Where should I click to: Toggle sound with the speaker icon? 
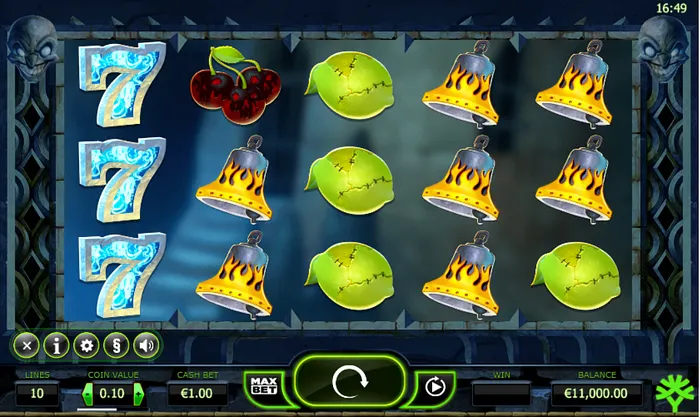tap(146, 346)
